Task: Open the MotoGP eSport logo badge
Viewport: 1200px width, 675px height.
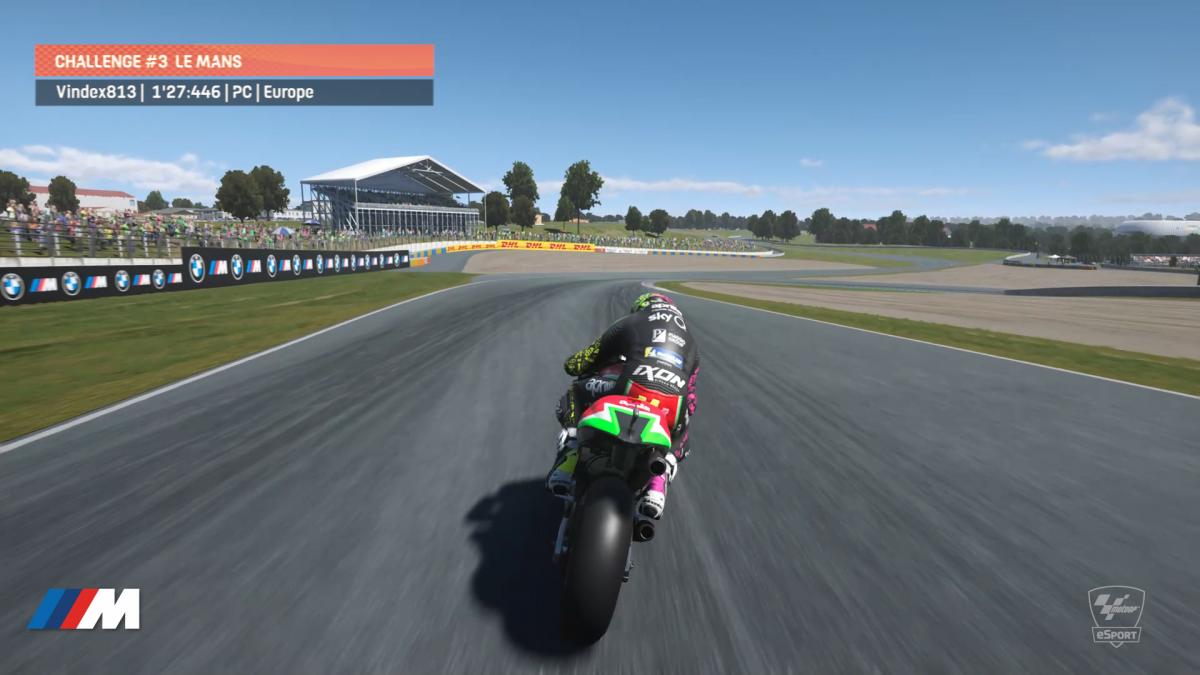Action: click(x=1115, y=615)
